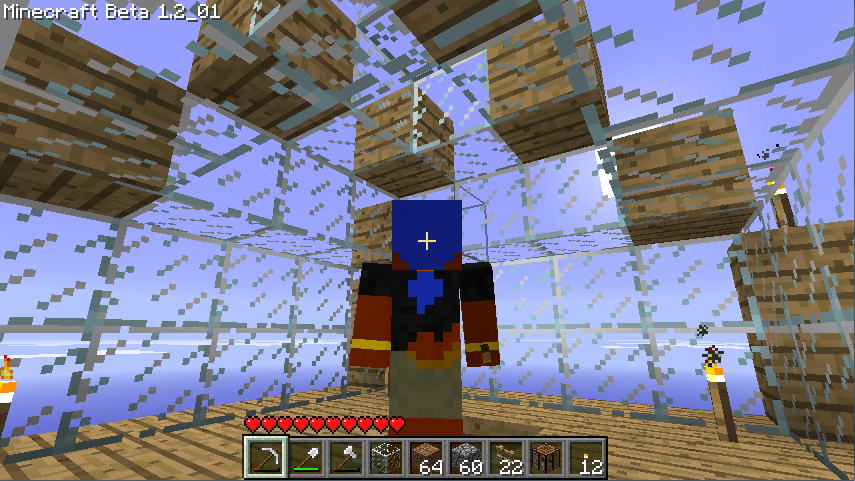Select the pickaxe hotbar slot
855x481 pixels.
[x=265, y=459]
